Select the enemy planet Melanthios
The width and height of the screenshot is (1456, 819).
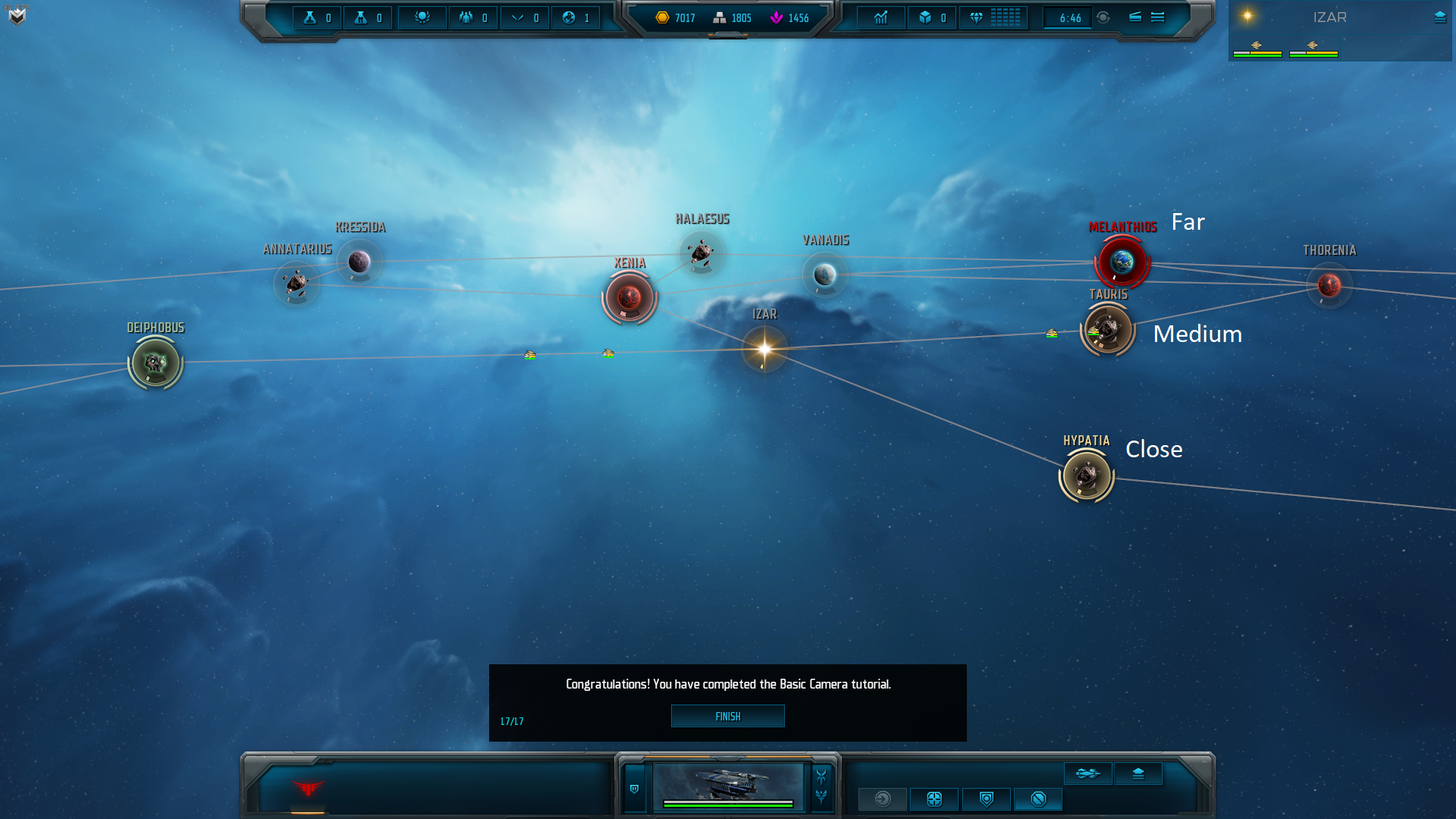click(1121, 263)
